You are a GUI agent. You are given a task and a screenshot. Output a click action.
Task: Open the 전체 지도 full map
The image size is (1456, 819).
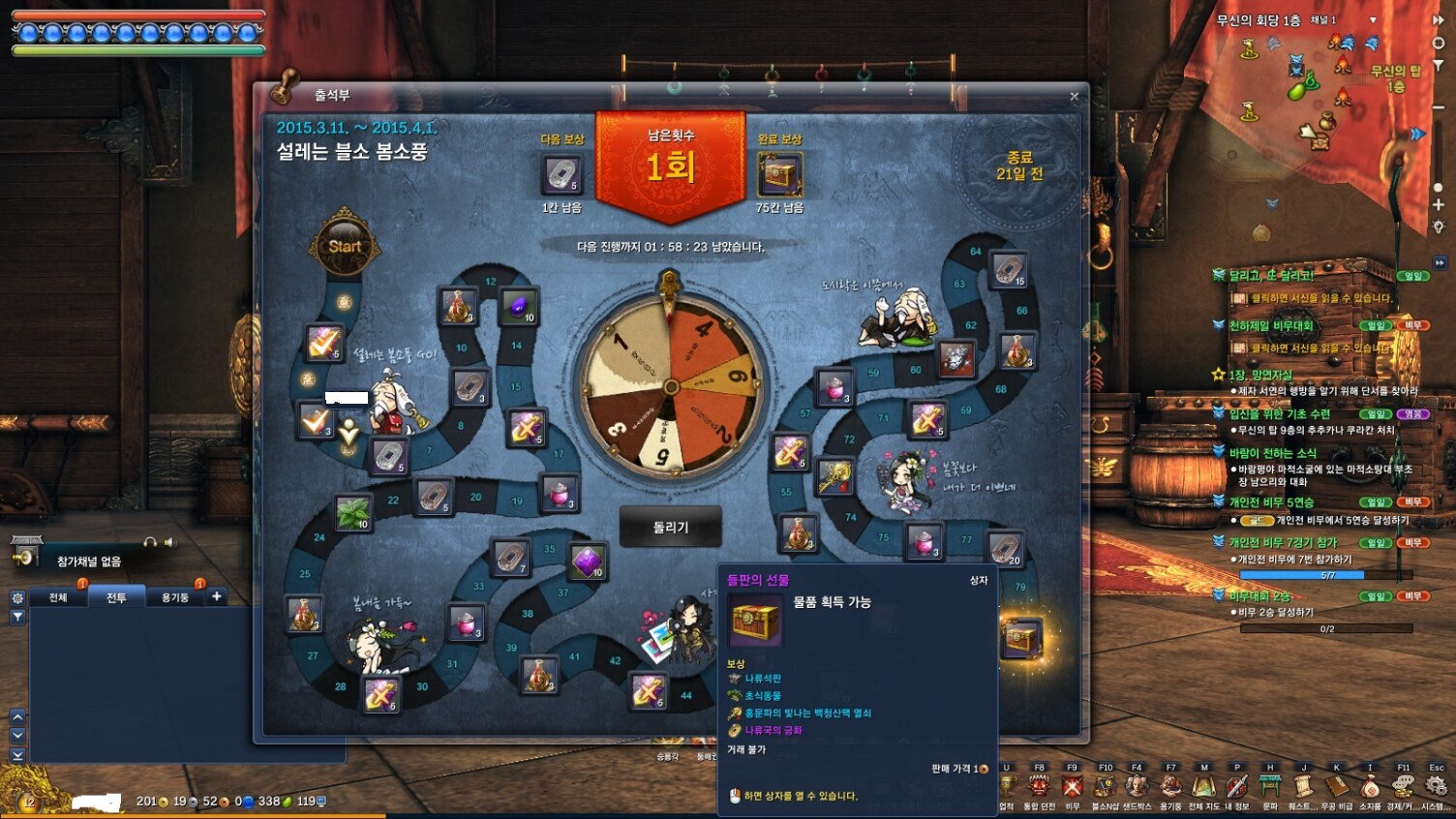(1203, 788)
